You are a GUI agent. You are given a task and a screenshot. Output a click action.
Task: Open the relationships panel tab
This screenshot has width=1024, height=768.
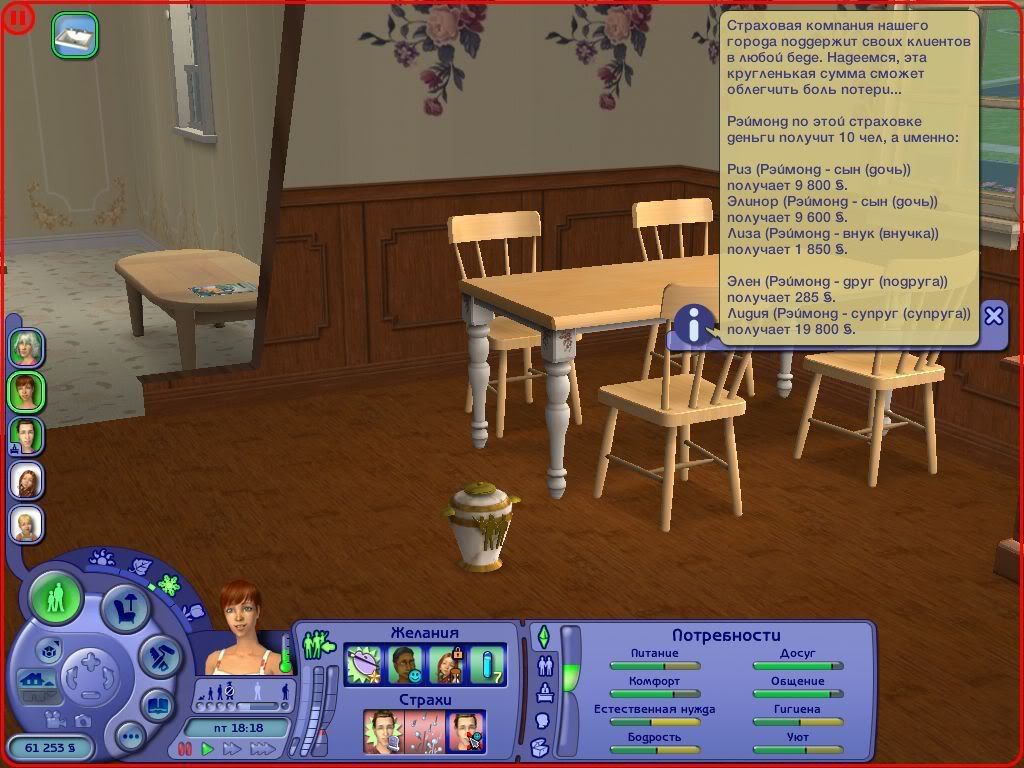pyautogui.click(x=546, y=665)
